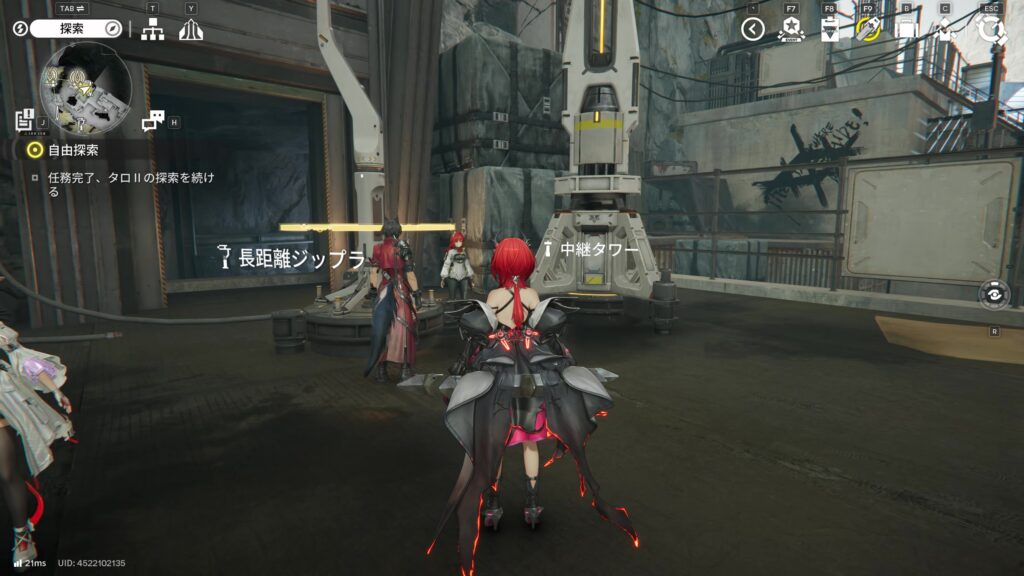Open the hierarchy tree icon menu
The image size is (1024, 576).
click(x=152, y=30)
